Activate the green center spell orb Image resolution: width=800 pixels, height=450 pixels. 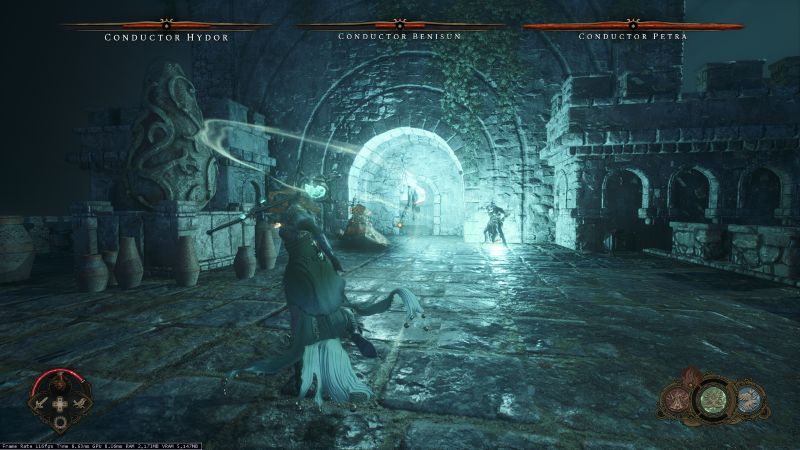714,400
